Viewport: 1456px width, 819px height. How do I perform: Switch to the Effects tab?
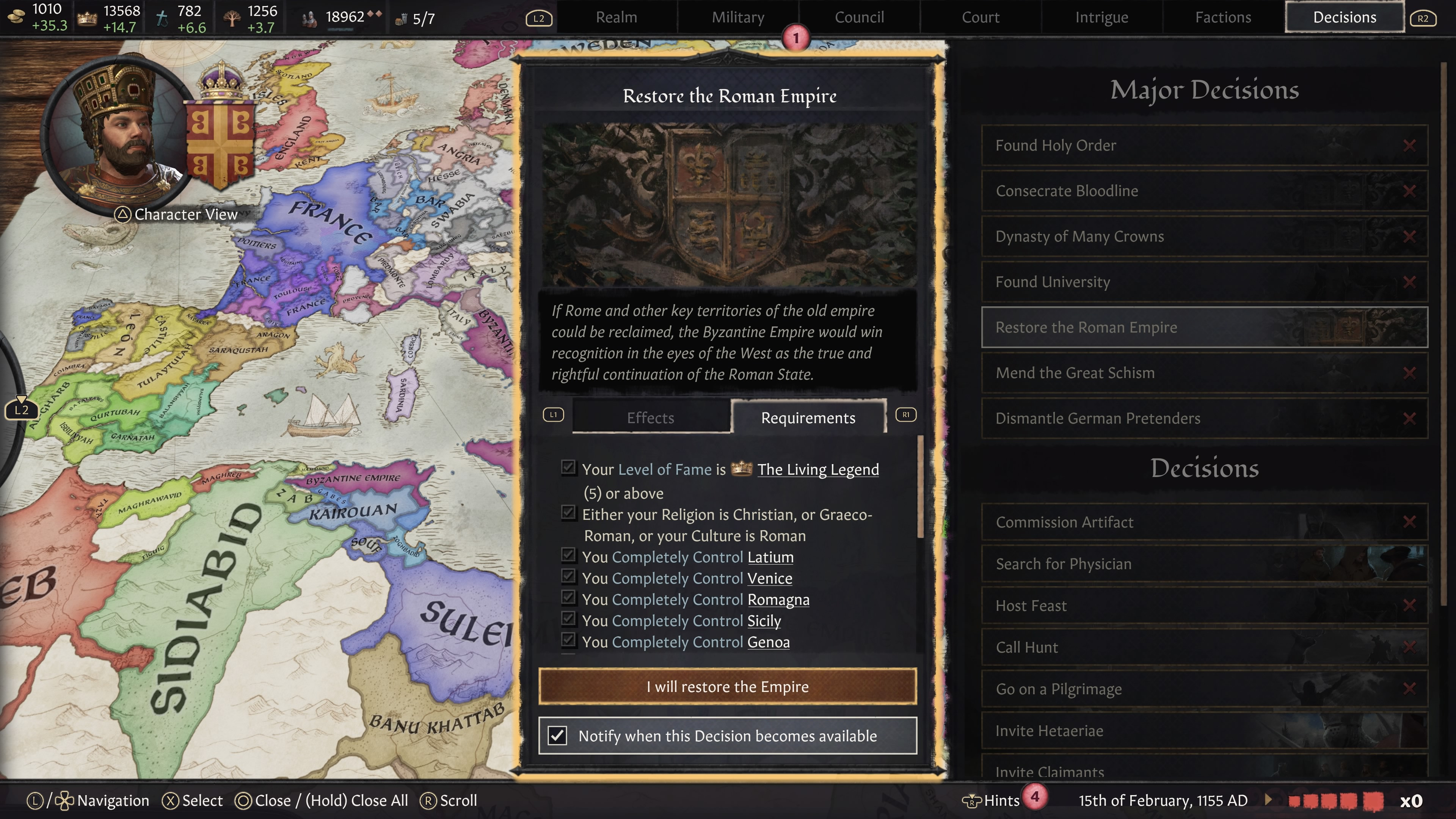point(650,418)
